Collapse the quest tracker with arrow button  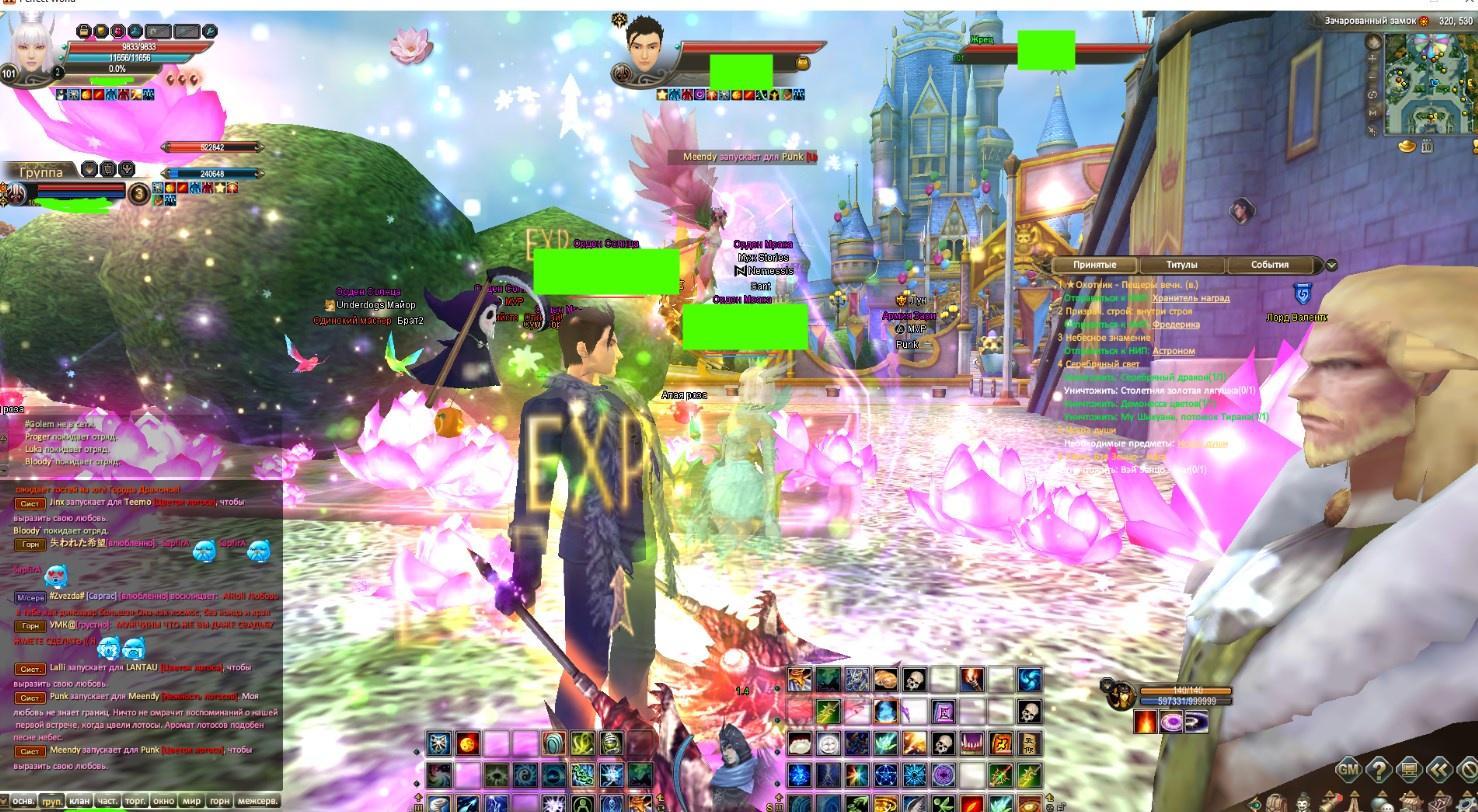pos(1331,265)
